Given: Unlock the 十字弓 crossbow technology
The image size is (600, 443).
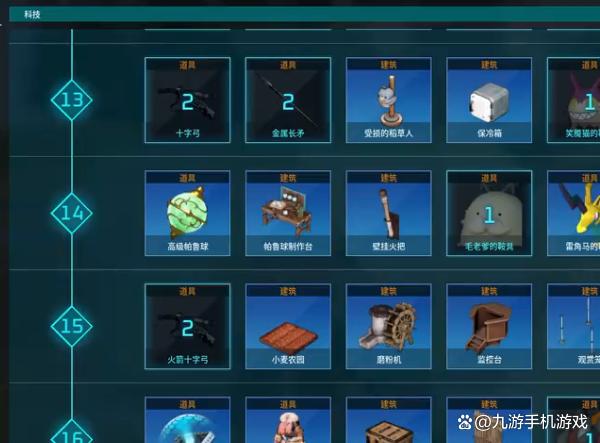Looking at the screenshot, I should point(187,99).
